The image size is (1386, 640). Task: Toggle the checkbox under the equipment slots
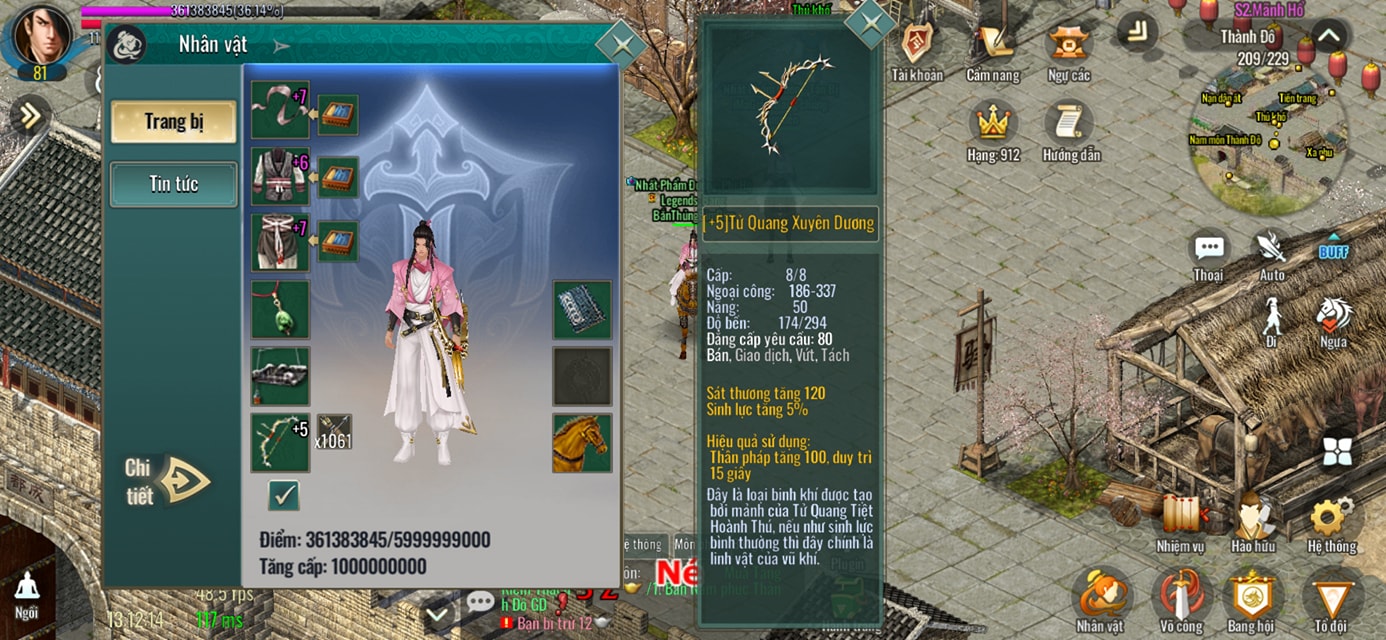click(x=284, y=495)
